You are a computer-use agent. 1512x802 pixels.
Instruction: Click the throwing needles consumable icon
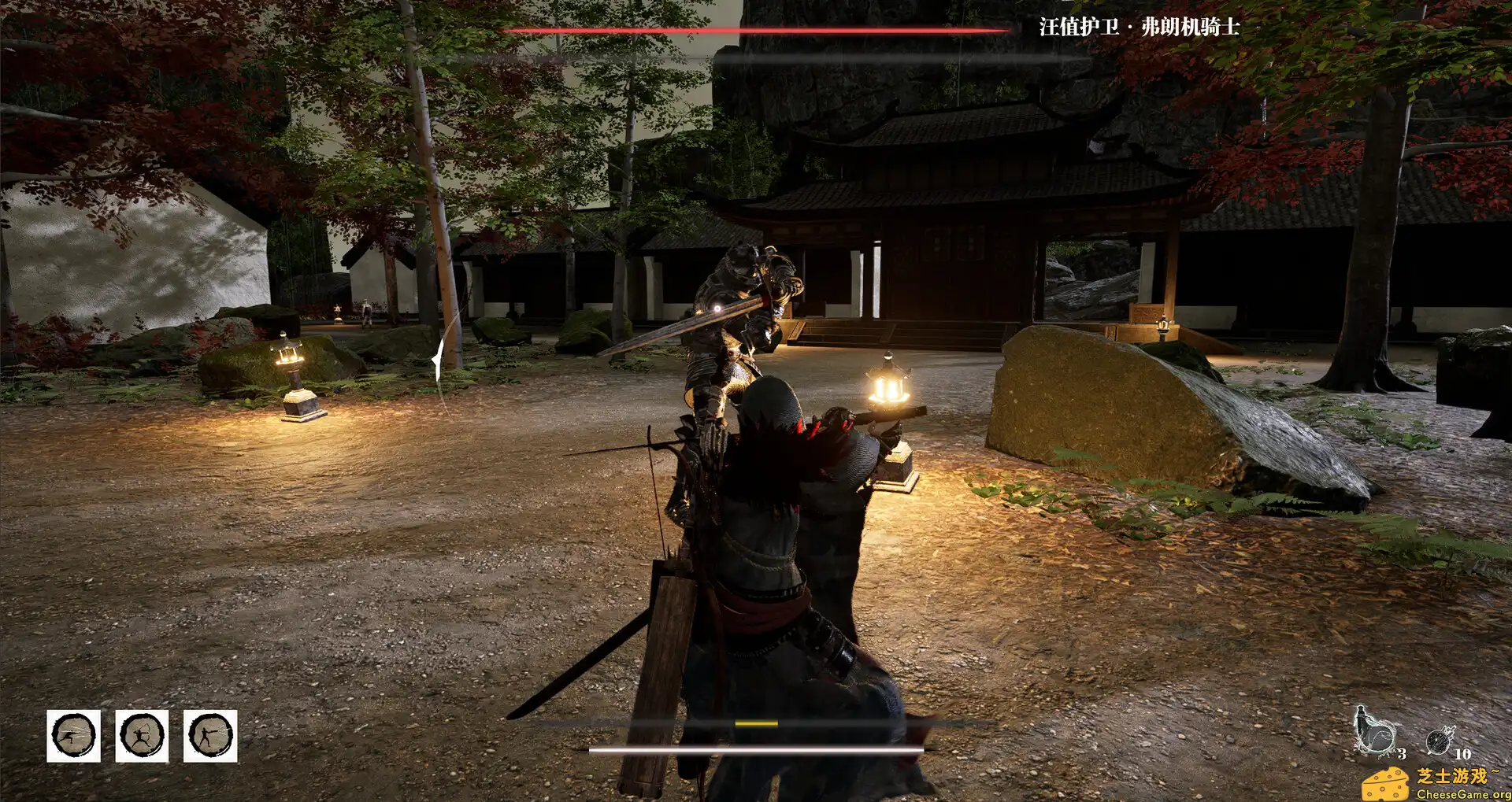[x=1438, y=741]
